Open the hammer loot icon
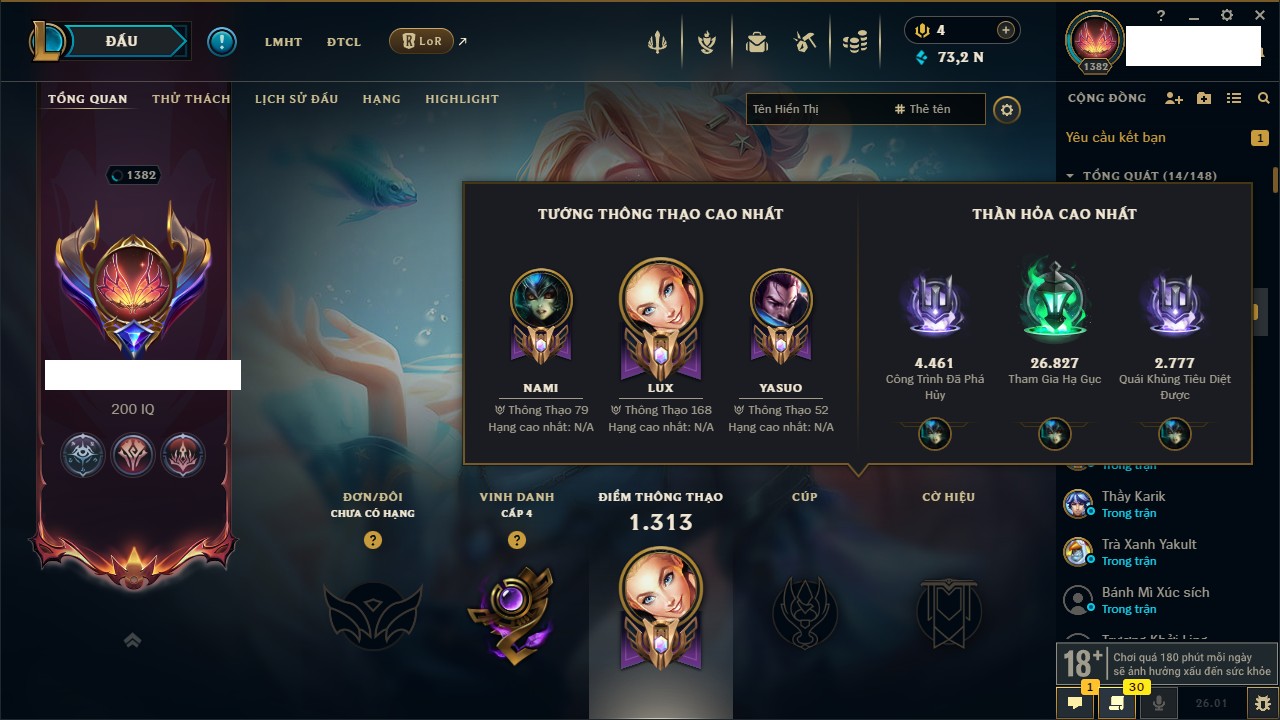This screenshot has width=1280, height=720. pyautogui.click(x=805, y=43)
